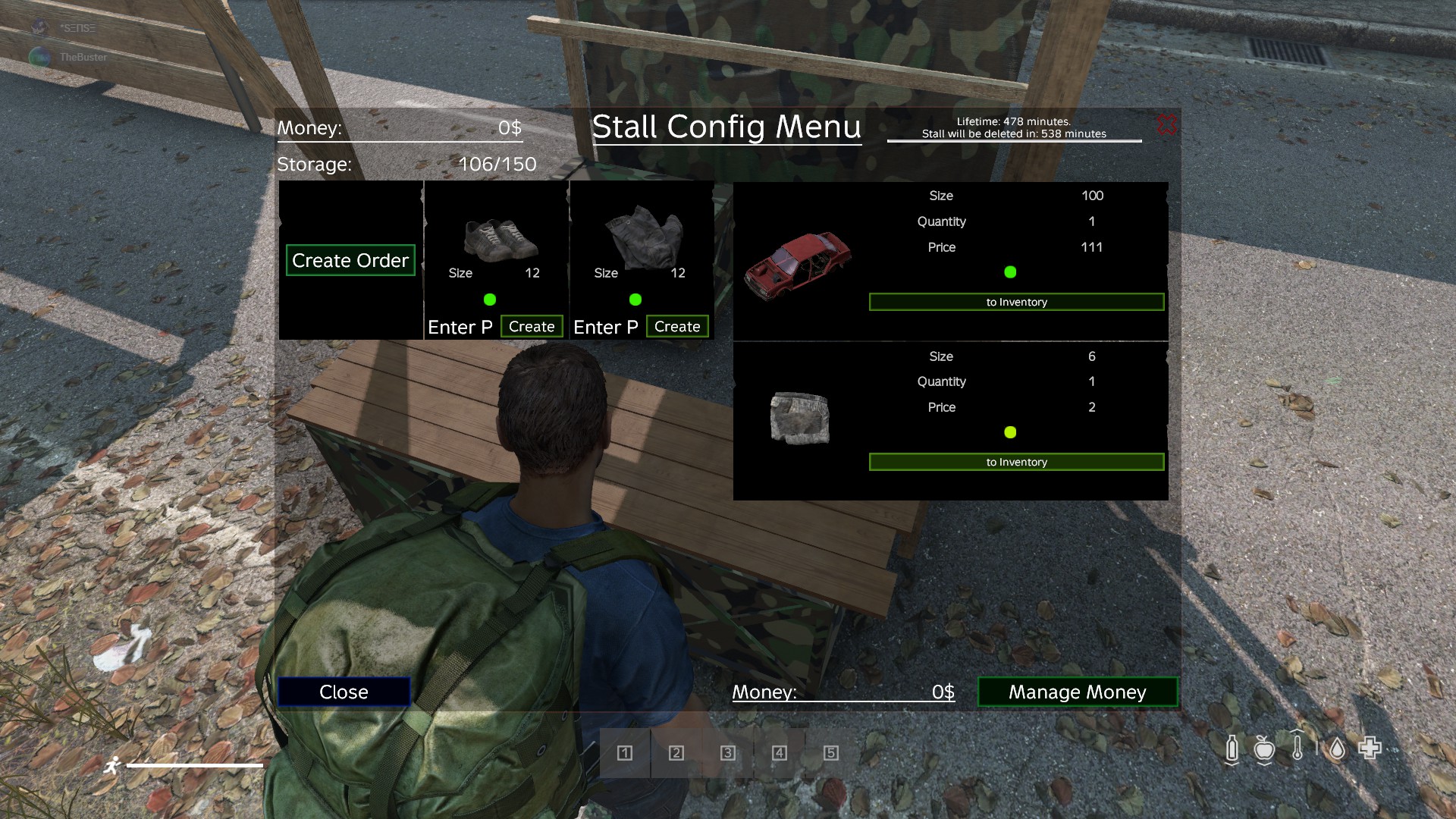Select the shoes item thumbnail

(x=499, y=238)
